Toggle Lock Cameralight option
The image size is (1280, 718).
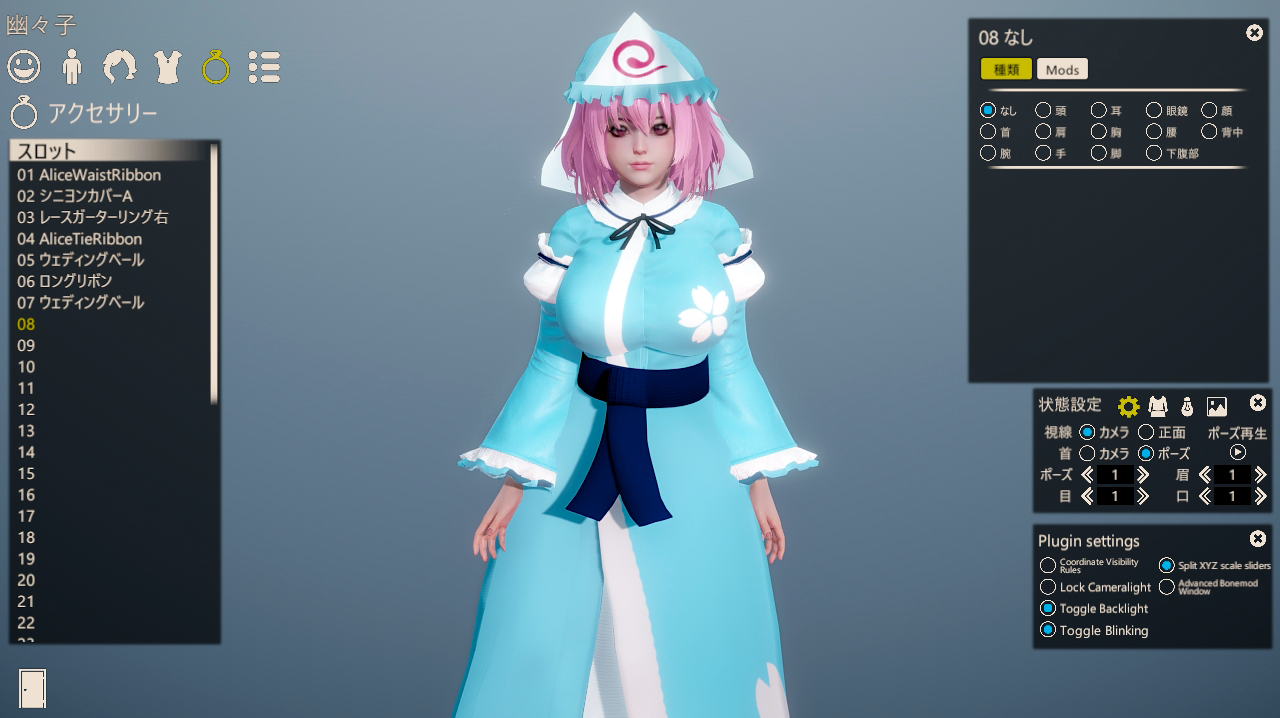pyautogui.click(x=1048, y=587)
